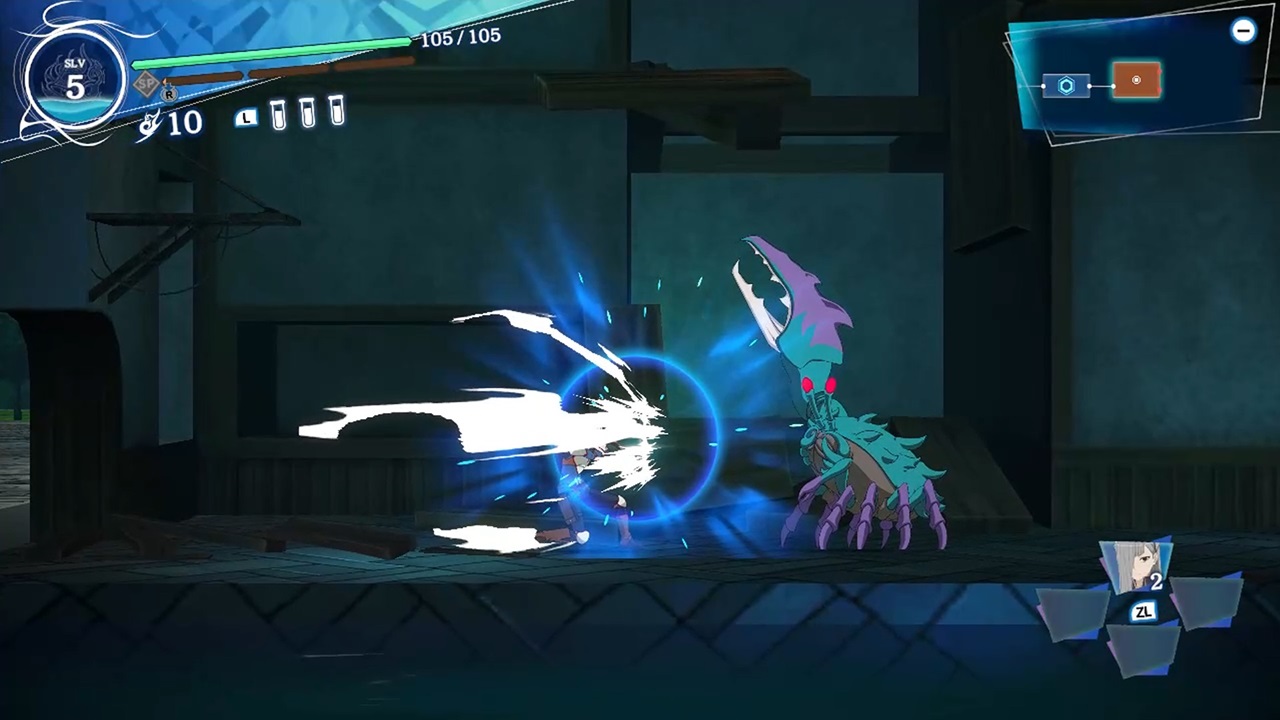Select the ZL button prompt icon
The height and width of the screenshot is (720, 1280).
point(1143,612)
